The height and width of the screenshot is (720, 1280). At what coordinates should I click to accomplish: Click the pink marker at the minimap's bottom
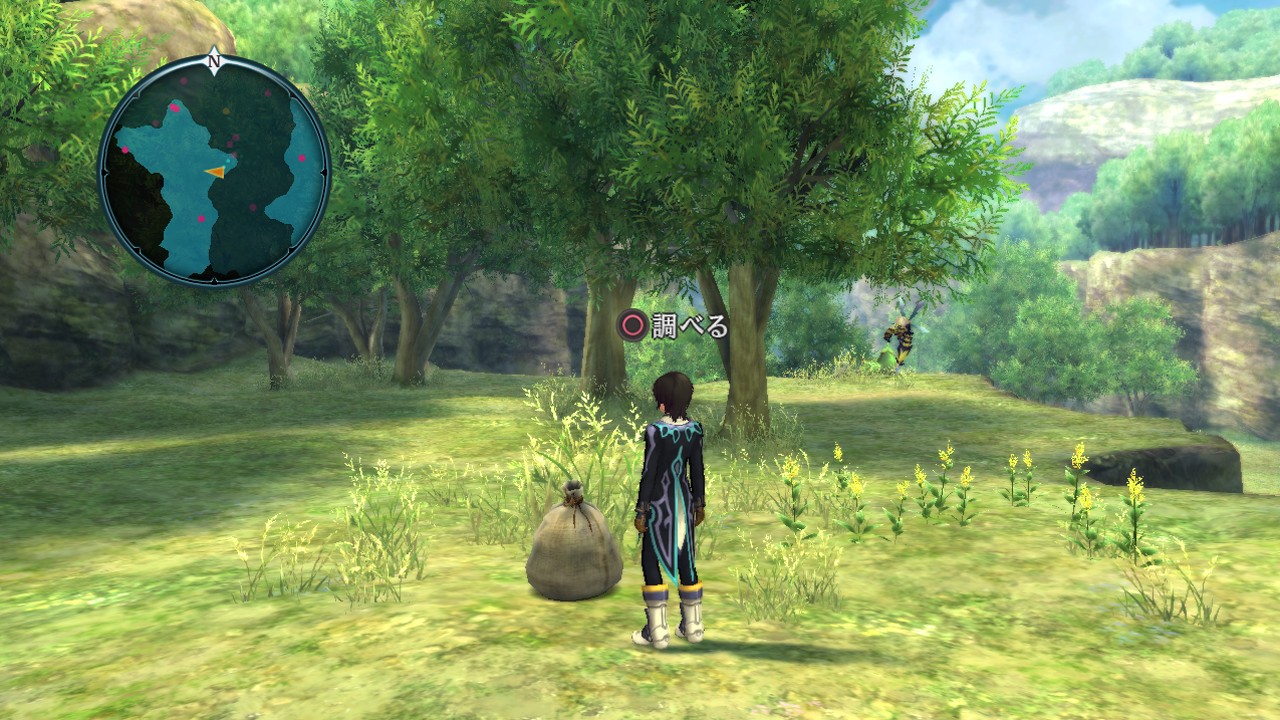[200, 218]
